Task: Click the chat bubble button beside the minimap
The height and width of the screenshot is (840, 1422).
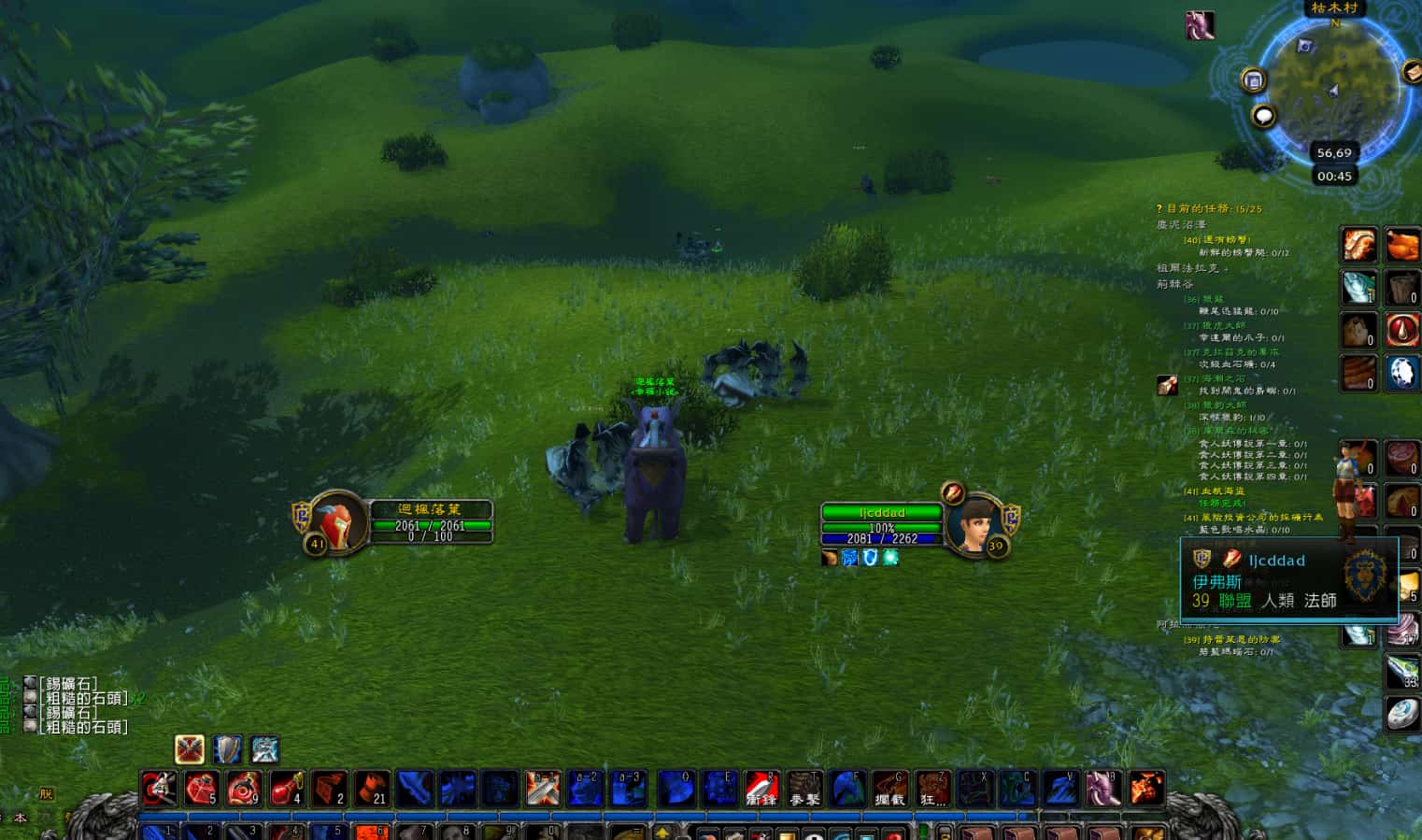Action: pyautogui.click(x=1263, y=117)
